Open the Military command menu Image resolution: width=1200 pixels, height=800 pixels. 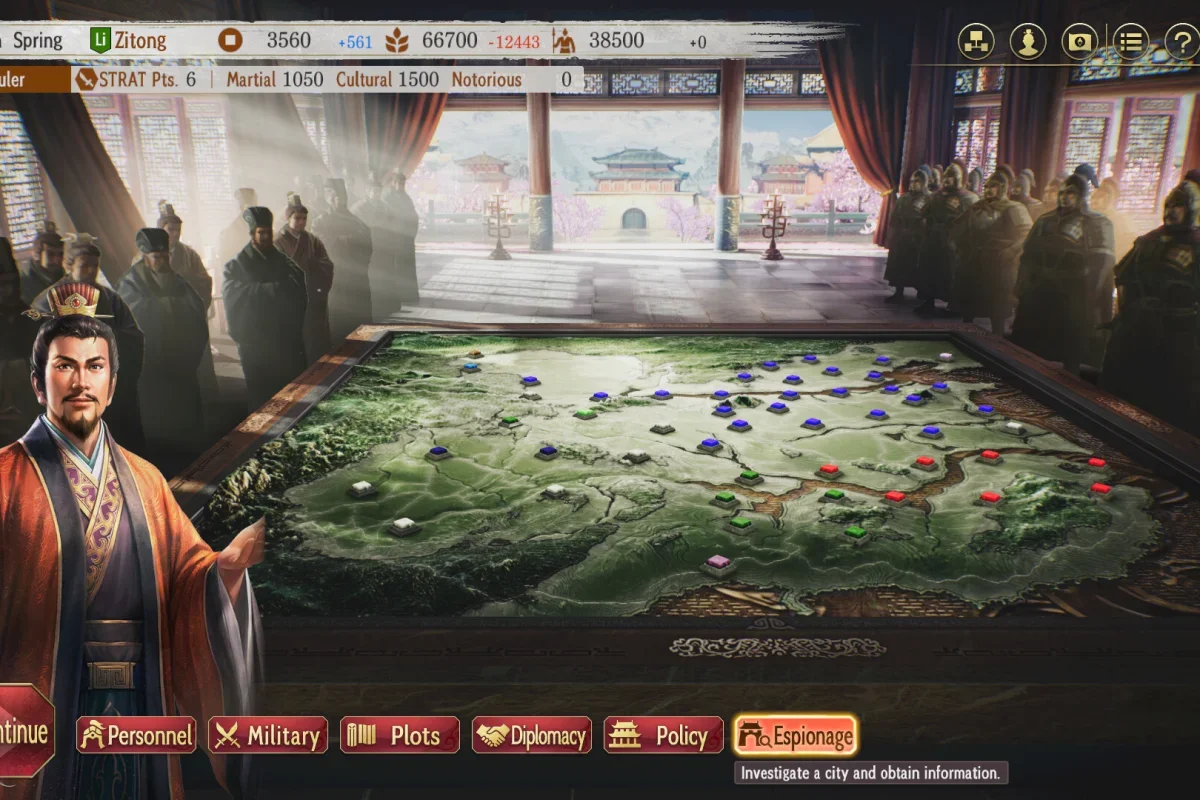pos(268,736)
